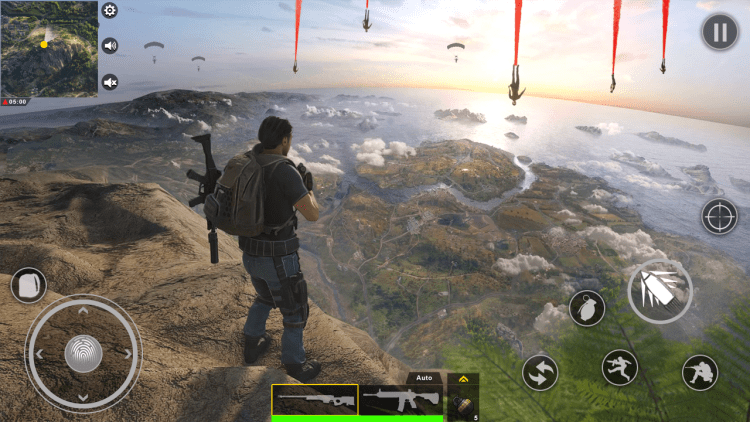Click the speaker sound icon
Screen dimensions: 750x422
tap(110, 46)
